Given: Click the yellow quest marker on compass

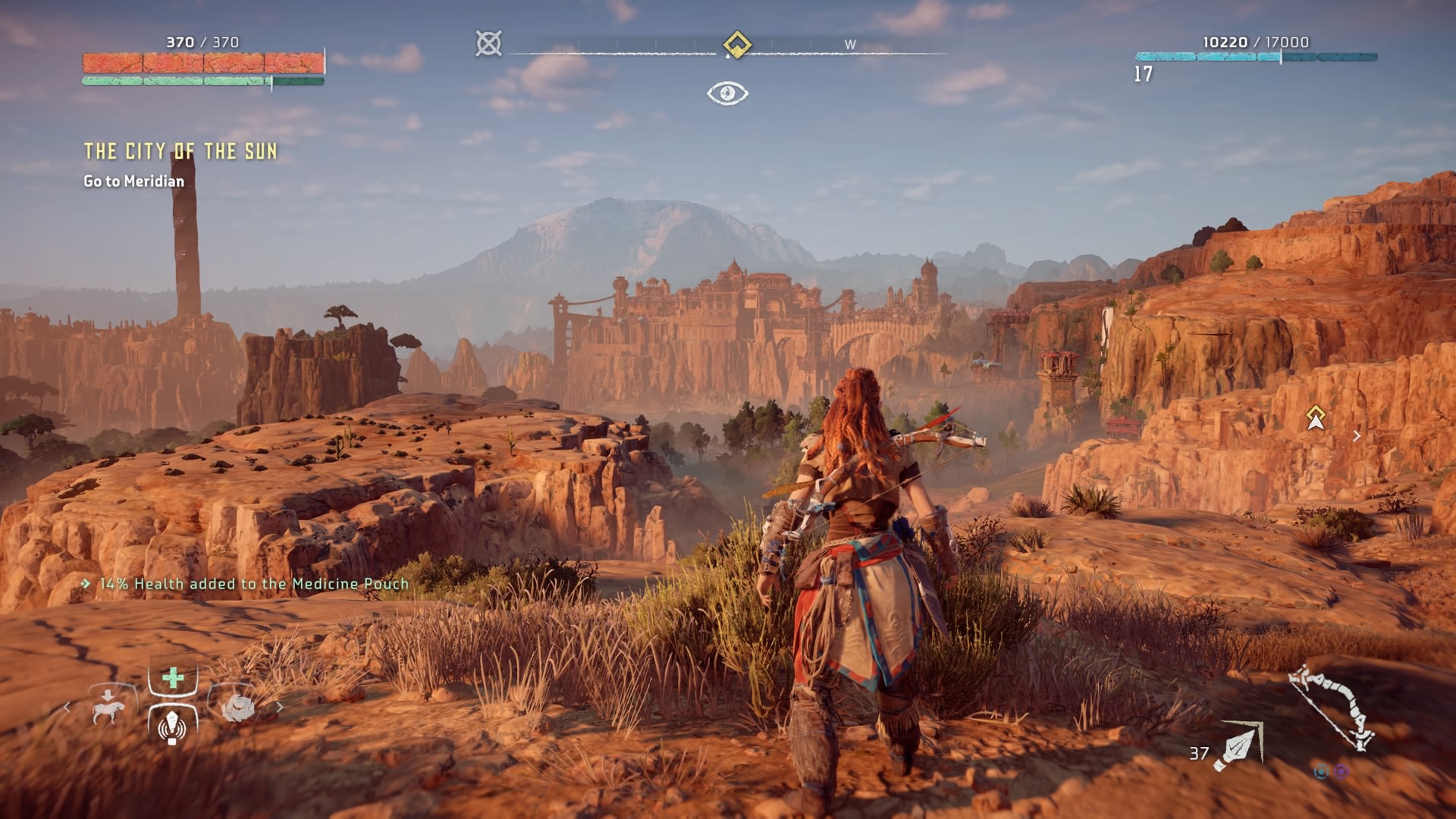Looking at the screenshot, I should pyautogui.click(x=736, y=44).
